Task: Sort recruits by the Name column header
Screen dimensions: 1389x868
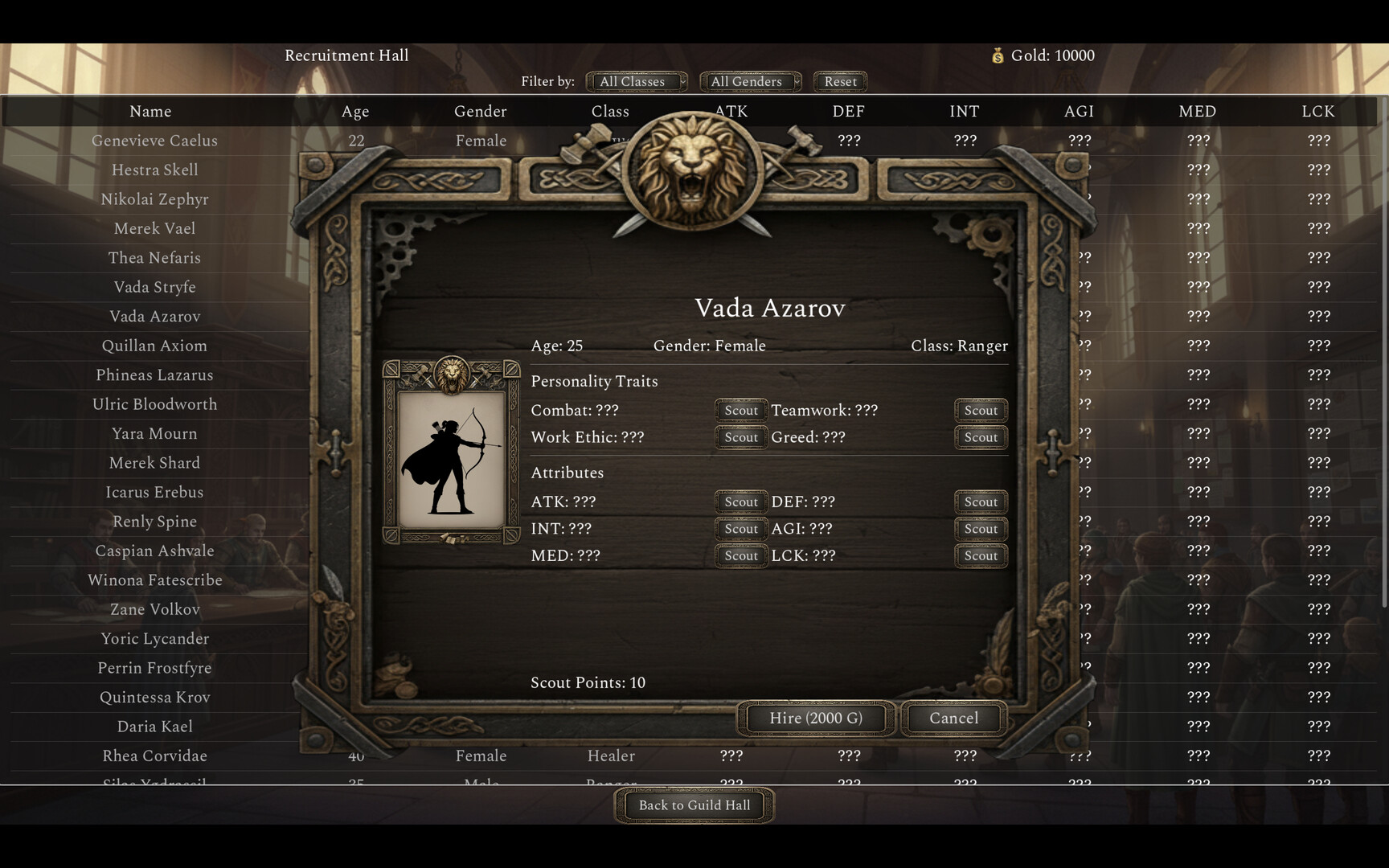Action: [x=150, y=111]
